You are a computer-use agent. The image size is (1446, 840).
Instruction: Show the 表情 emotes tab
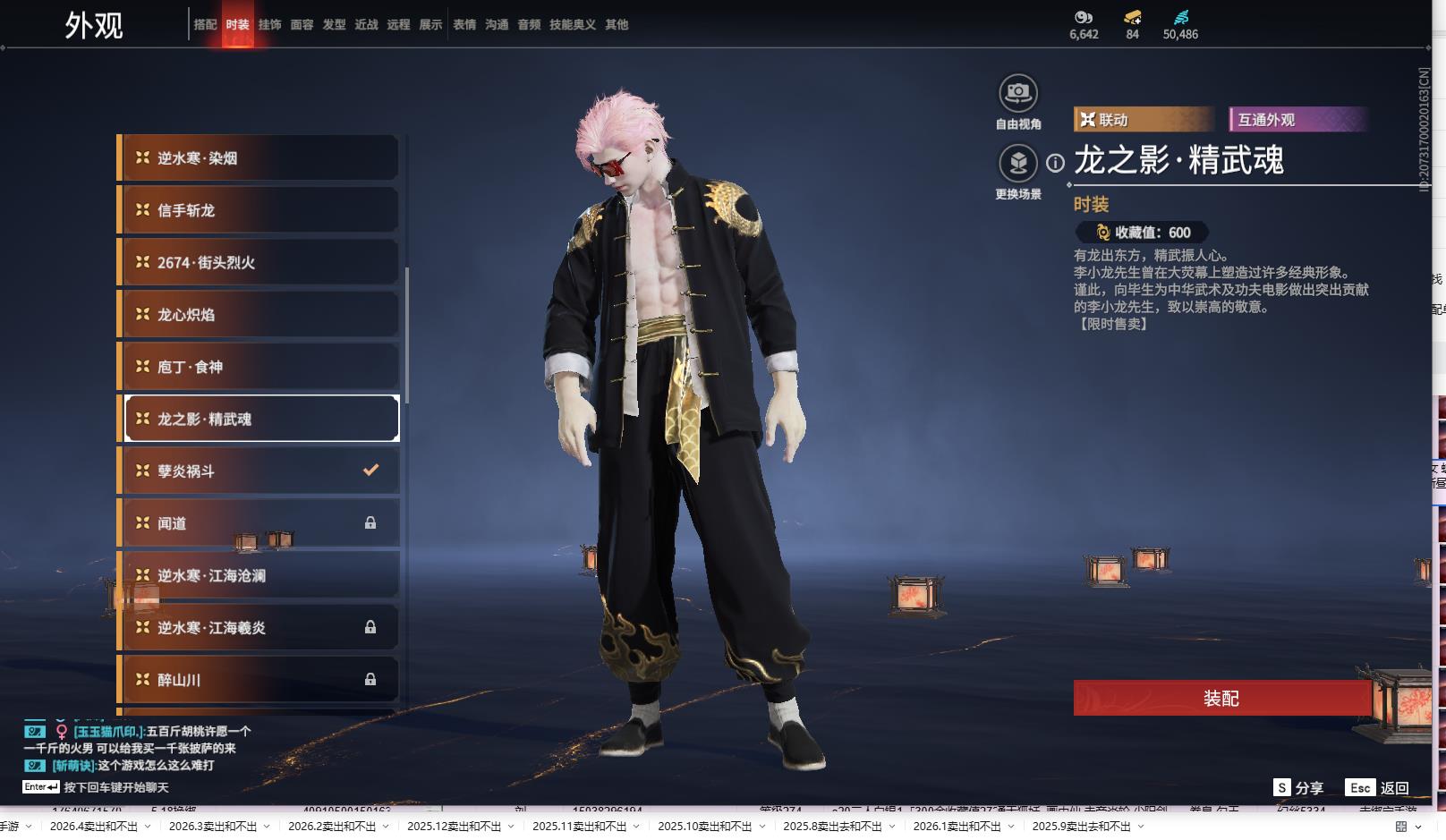pos(464,25)
